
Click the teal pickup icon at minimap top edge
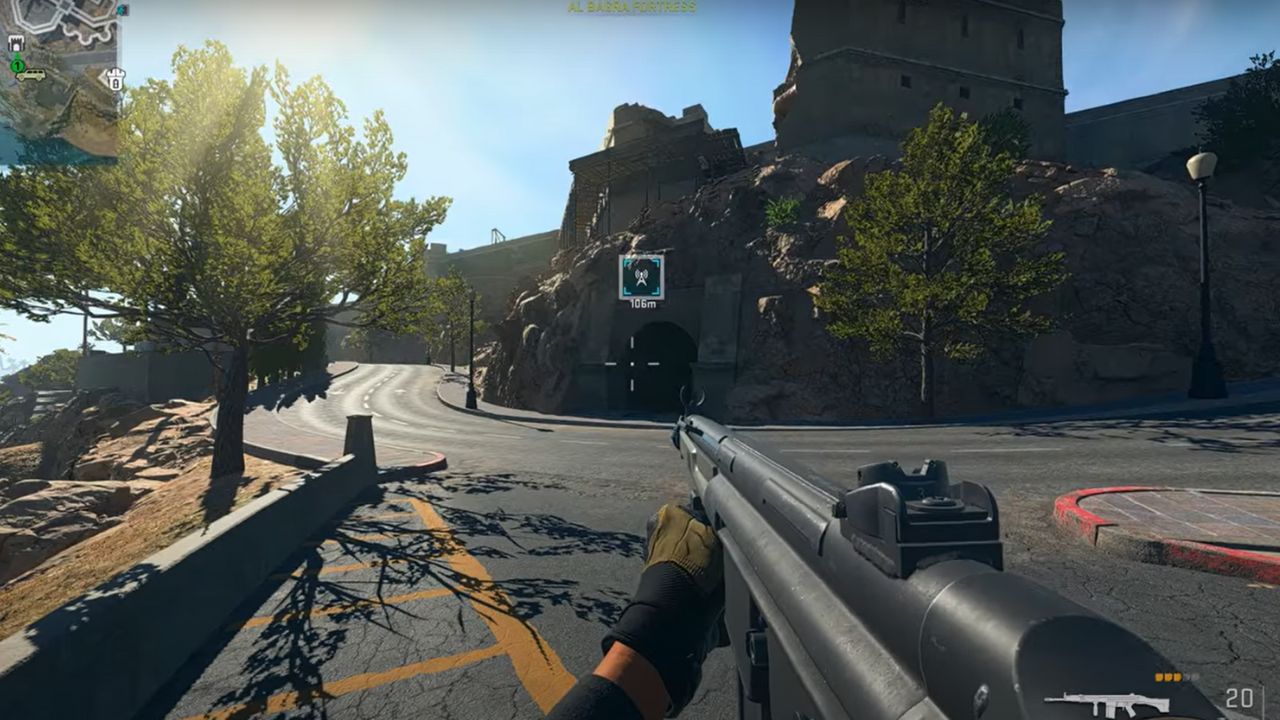pos(123,10)
